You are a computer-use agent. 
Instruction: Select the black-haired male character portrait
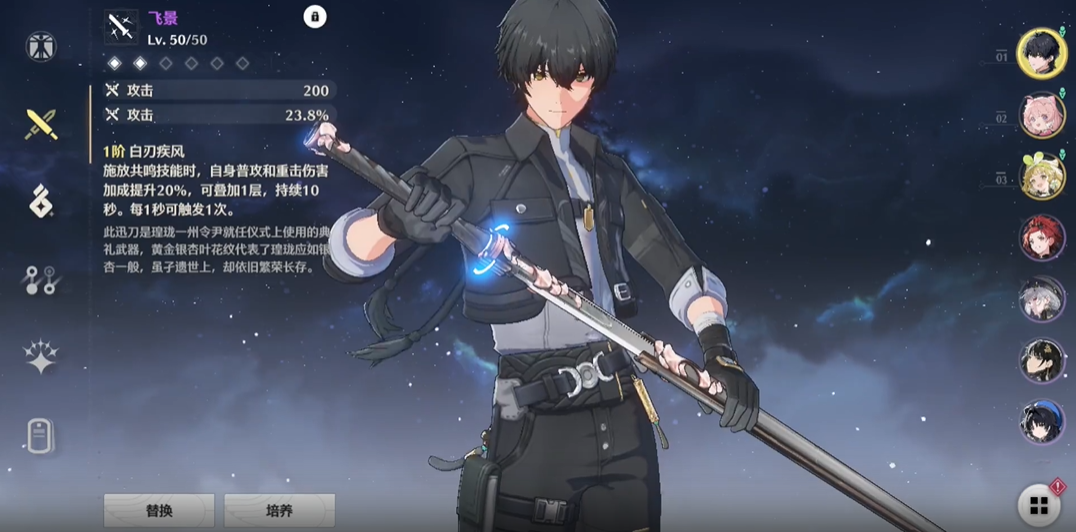pyautogui.click(x=1041, y=53)
